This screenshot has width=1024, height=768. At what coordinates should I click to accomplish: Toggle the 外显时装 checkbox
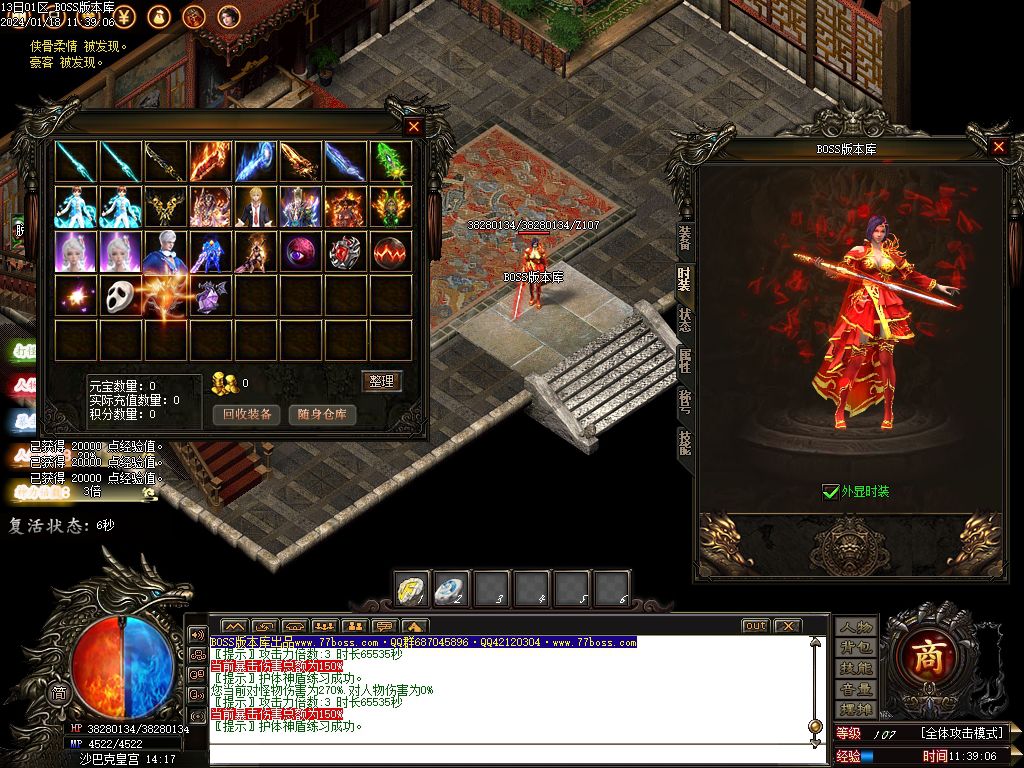[830, 491]
